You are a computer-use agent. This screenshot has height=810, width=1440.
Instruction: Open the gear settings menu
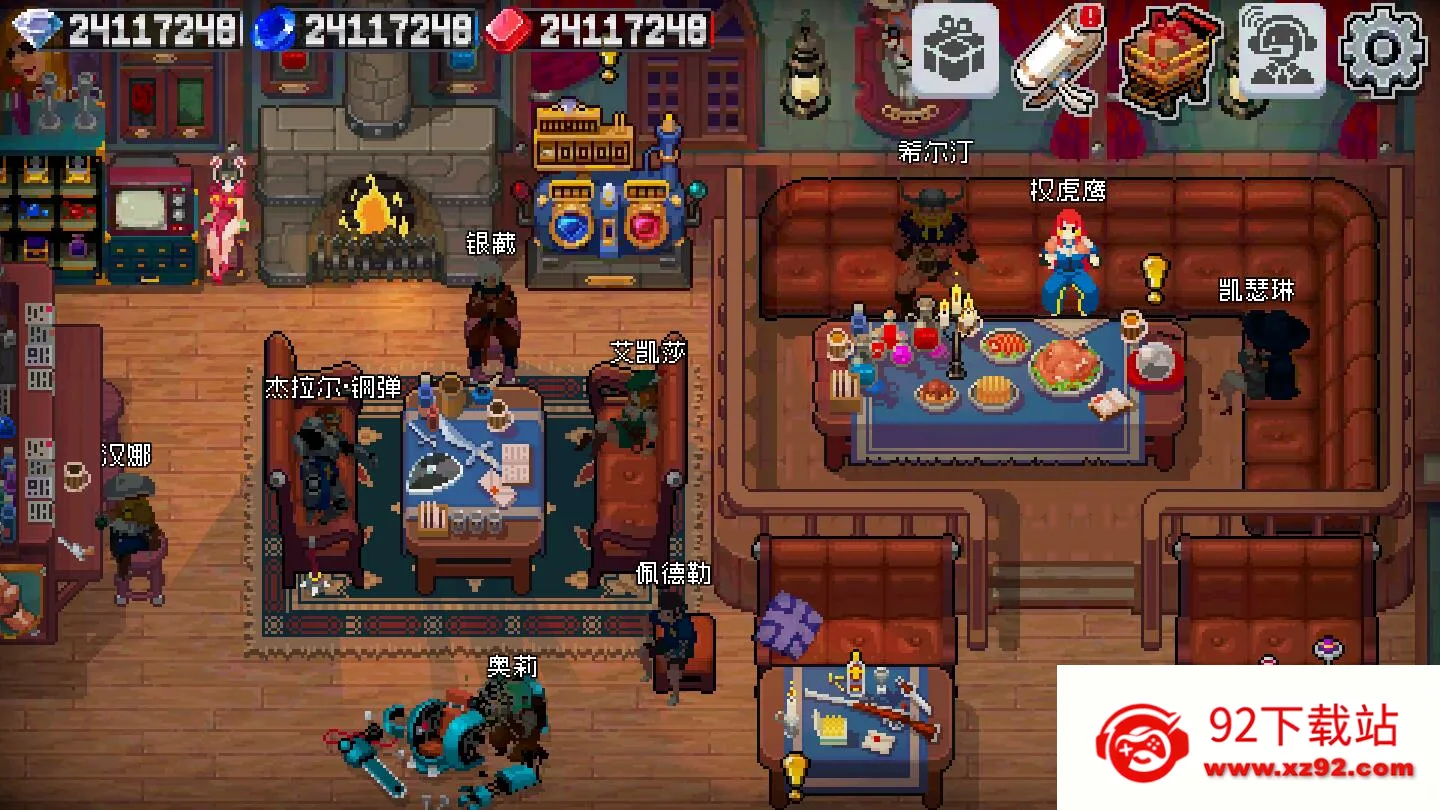click(1383, 50)
